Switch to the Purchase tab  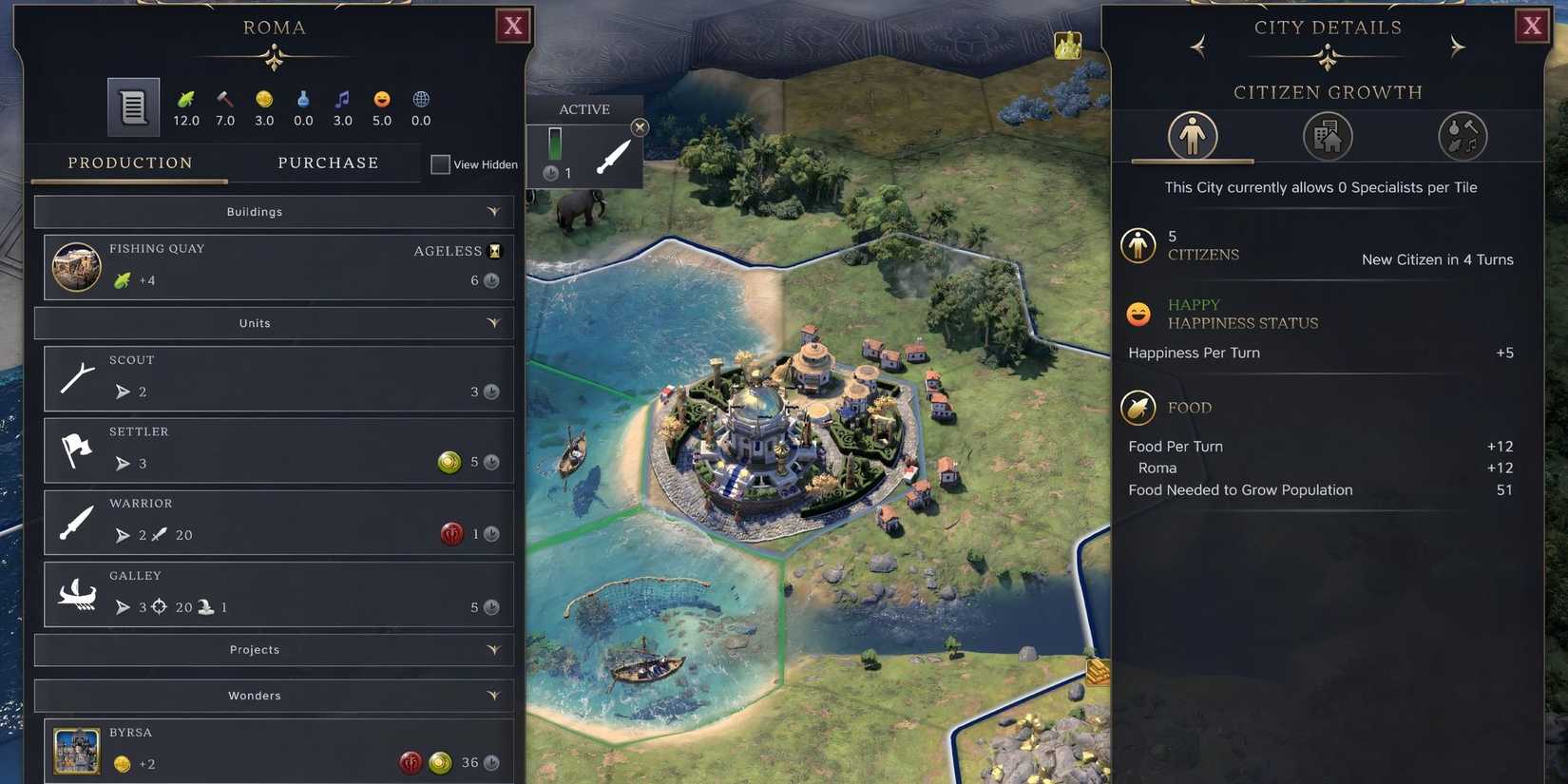(x=328, y=163)
